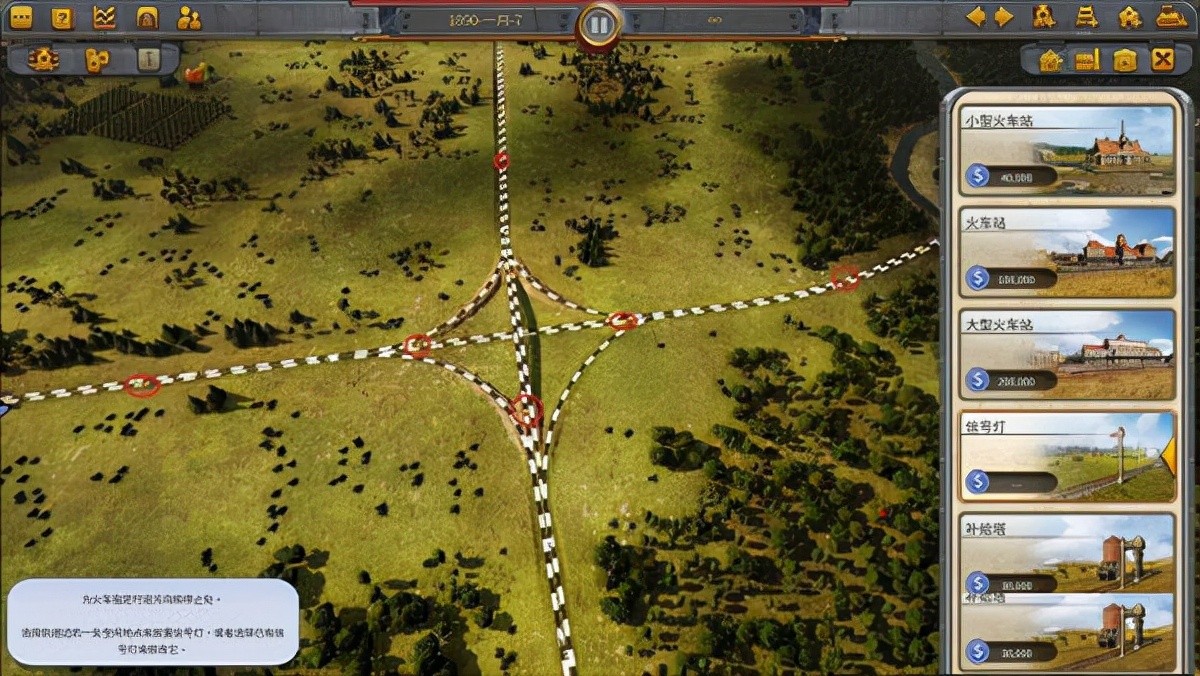Open the tunnel arch icon in top bar
The height and width of the screenshot is (676, 1200).
147,17
